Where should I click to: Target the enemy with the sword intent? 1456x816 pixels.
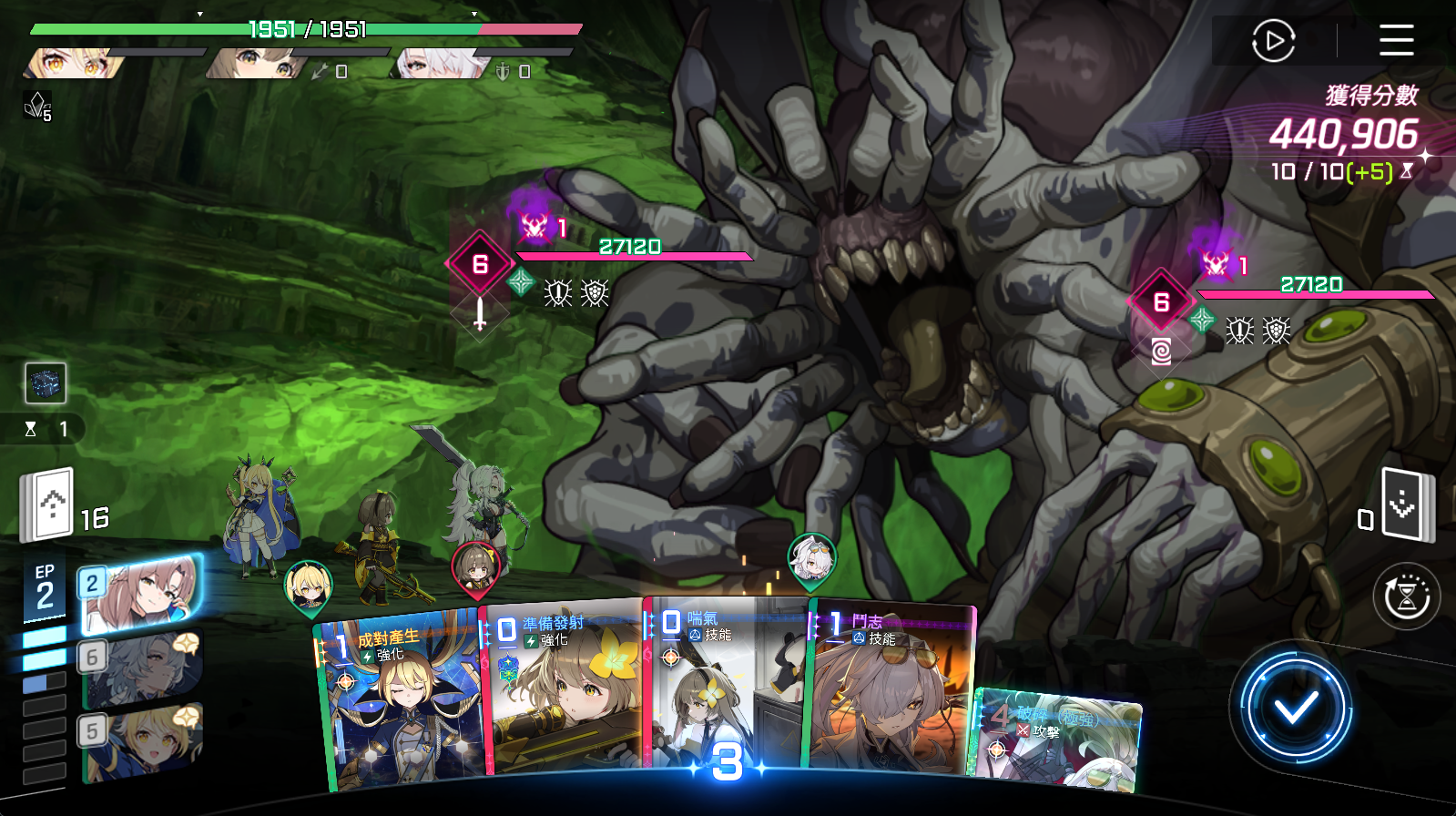click(480, 264)
